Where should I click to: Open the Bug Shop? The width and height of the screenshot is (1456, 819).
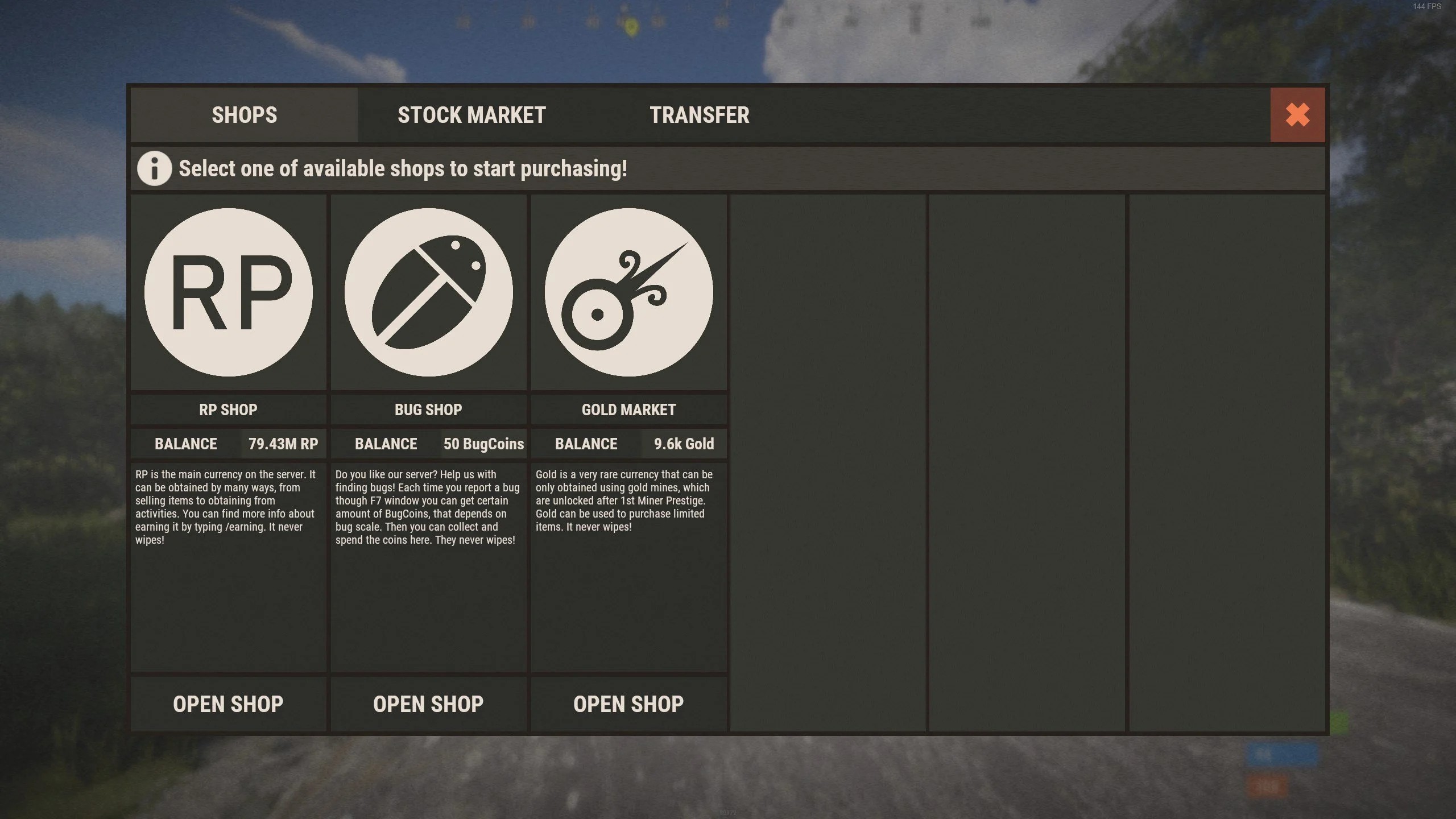click(428, 704)
